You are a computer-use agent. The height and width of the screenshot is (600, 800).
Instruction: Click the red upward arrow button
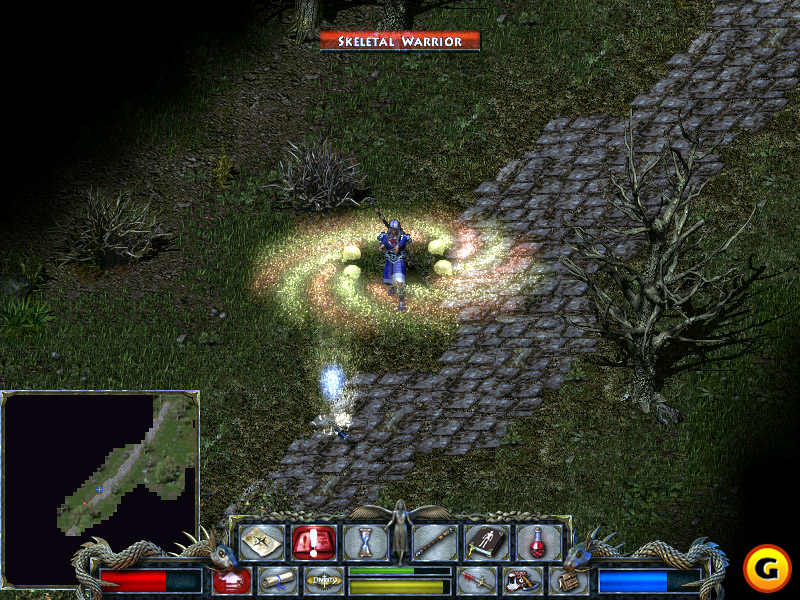coord(232,580)
